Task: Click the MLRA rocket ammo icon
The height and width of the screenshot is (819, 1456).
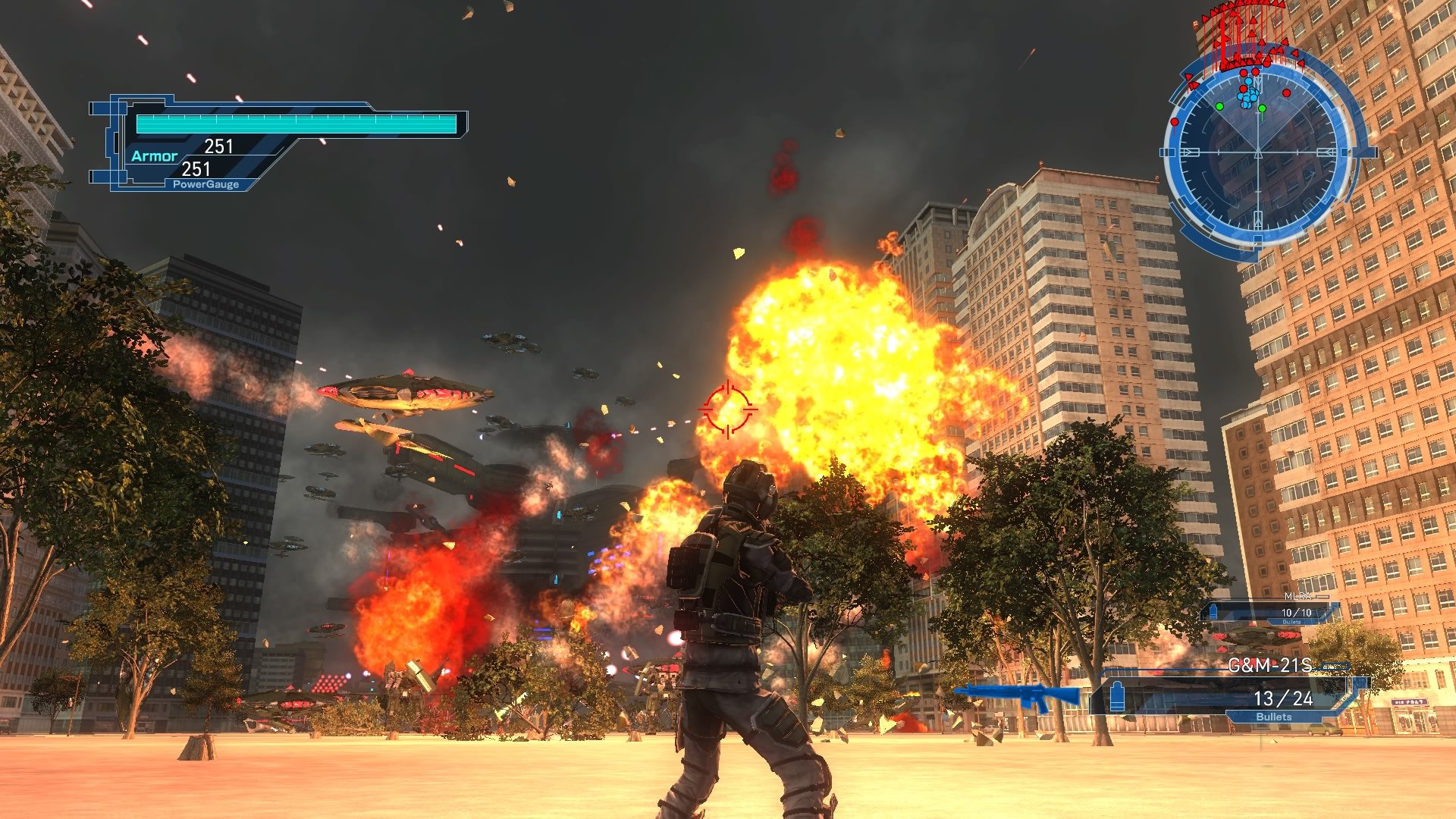Action: 1212,611
